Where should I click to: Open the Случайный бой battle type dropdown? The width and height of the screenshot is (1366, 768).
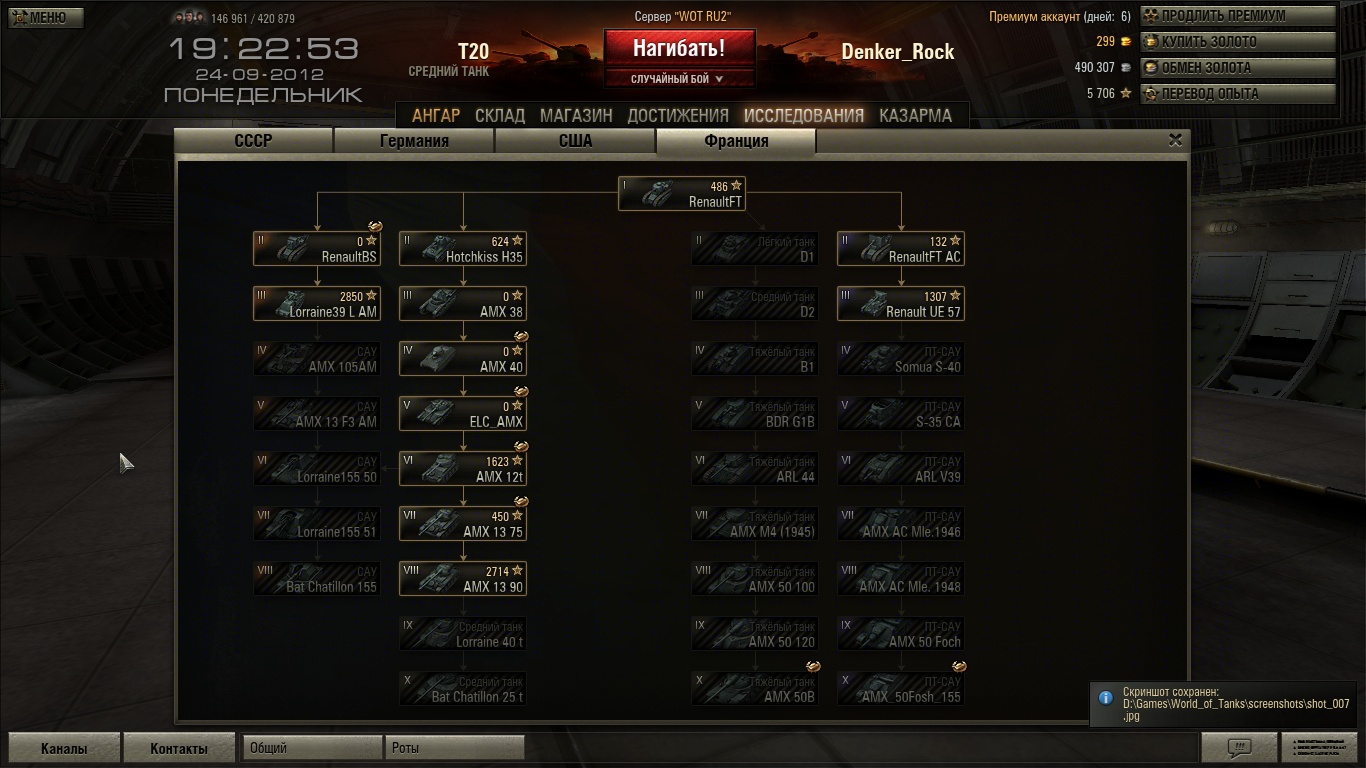pos(679,79)
